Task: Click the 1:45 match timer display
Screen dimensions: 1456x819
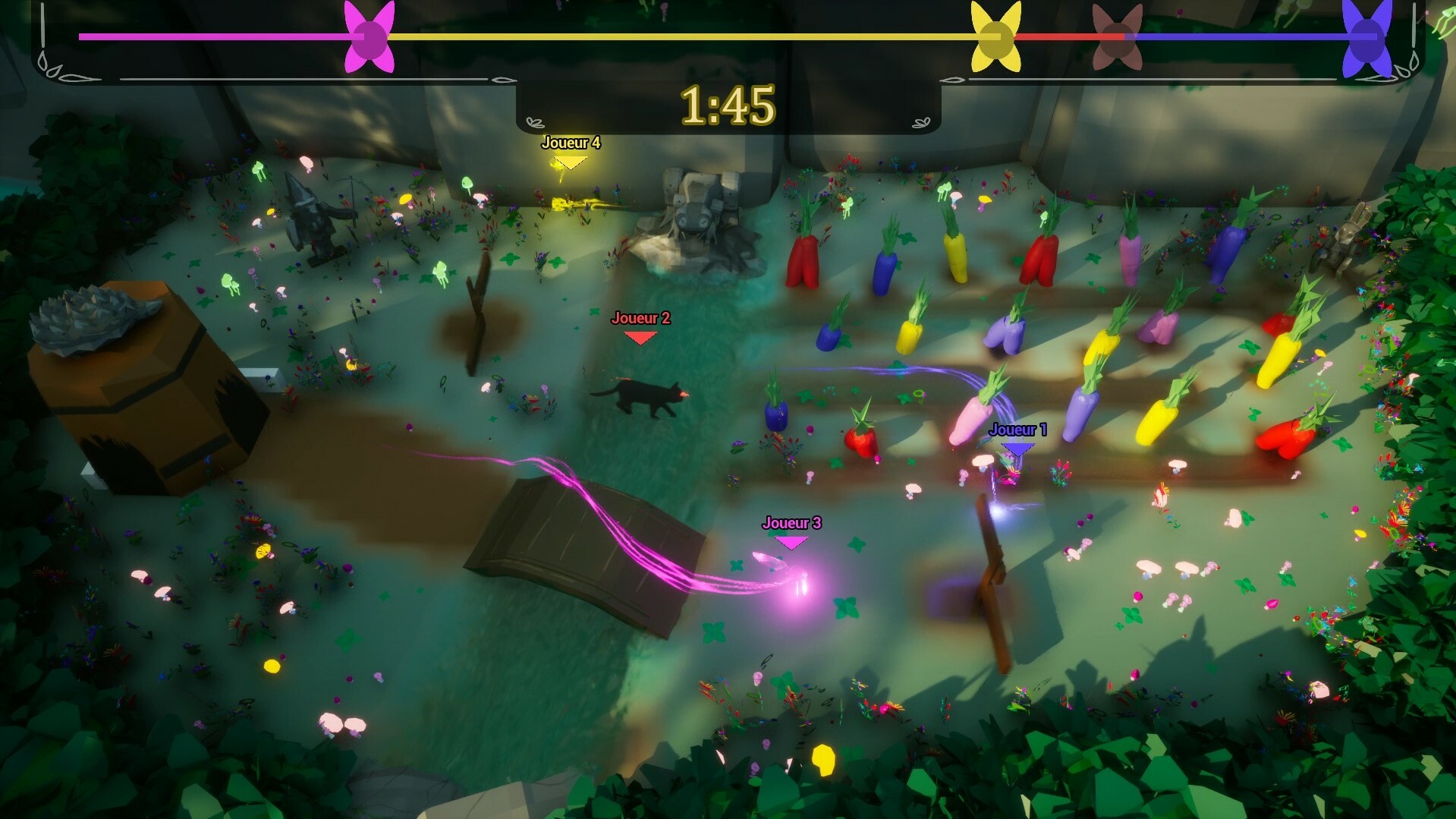Action: tap(728, 106)
